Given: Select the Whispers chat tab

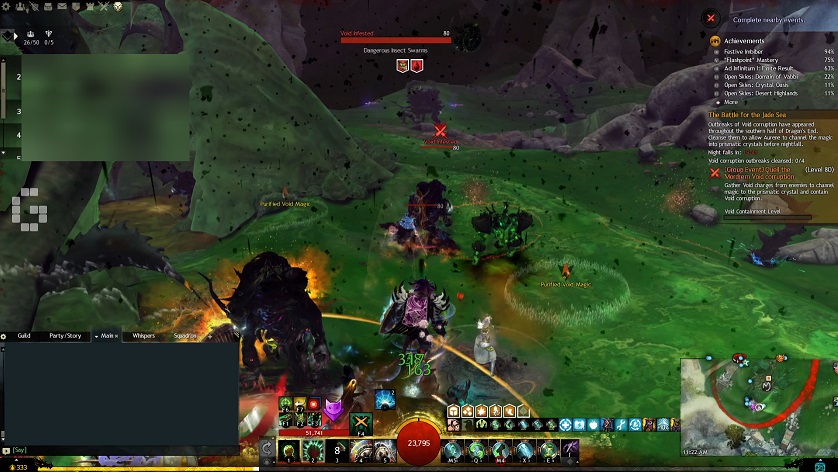Looking at the screenshot, I should 143,336.
